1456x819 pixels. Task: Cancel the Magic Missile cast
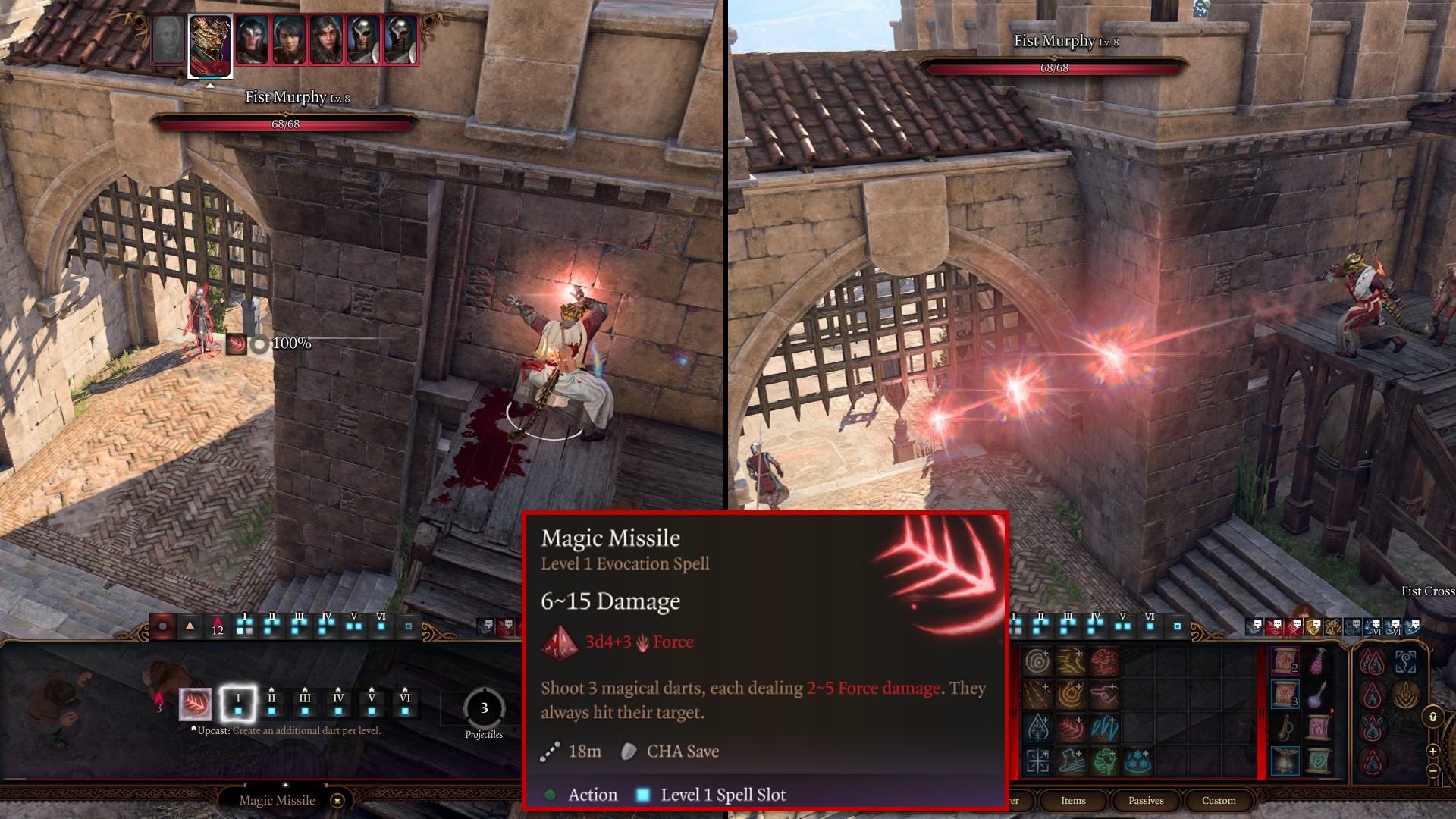tap(338, 801)
